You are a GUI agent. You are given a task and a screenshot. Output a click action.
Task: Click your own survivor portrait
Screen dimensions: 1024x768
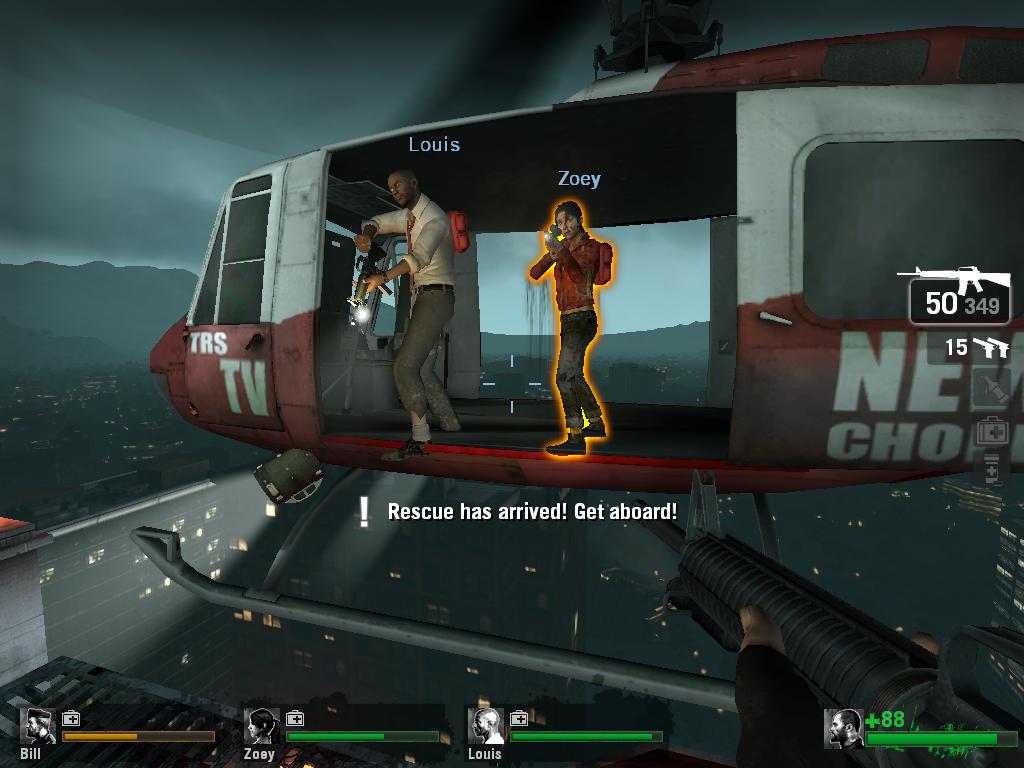[844, 729]
